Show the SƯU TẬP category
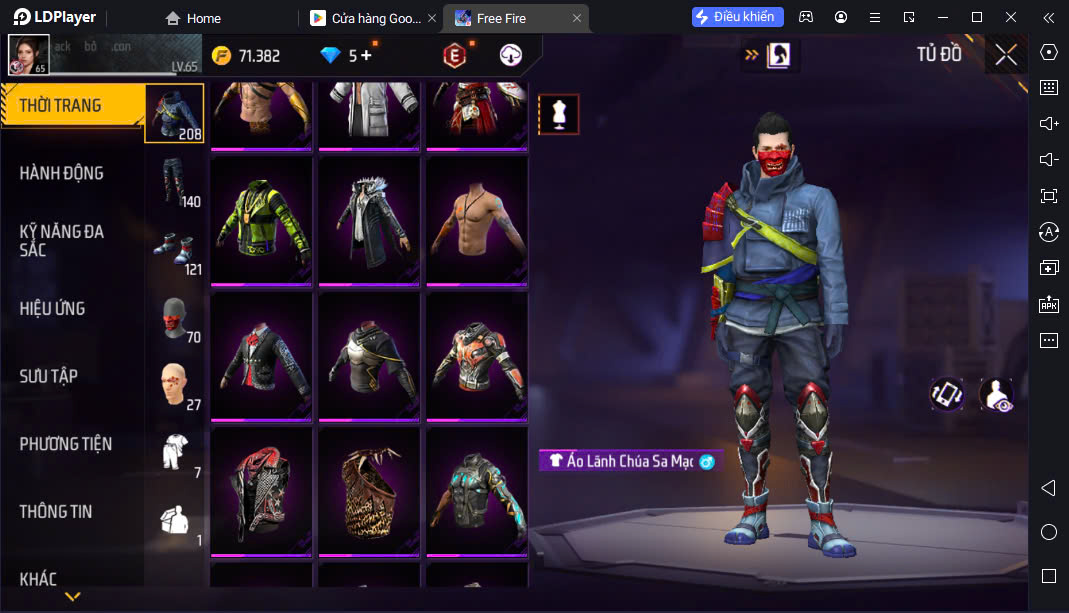Image resolution: width=1069 pixels, height=613 pixels. pyautogui.click(x=48, y=376)
